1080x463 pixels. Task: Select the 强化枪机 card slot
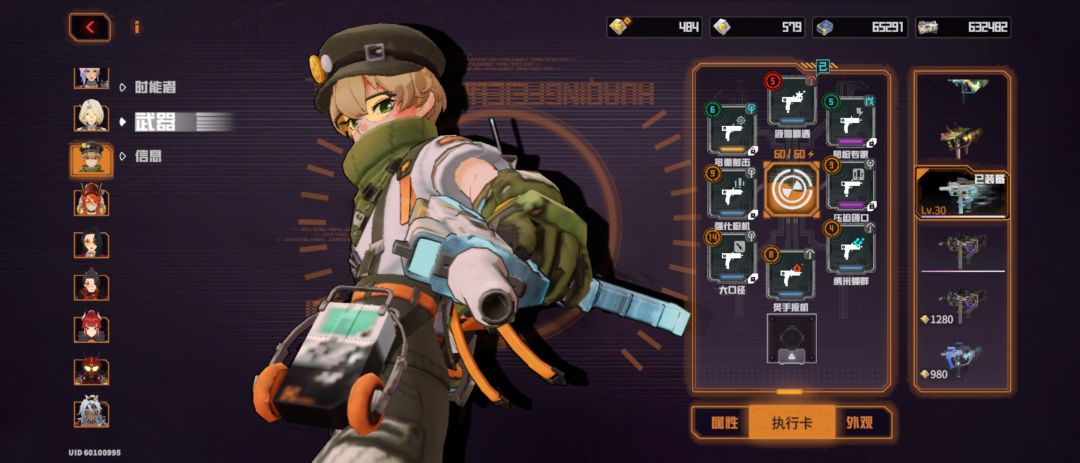pos(731,193)
